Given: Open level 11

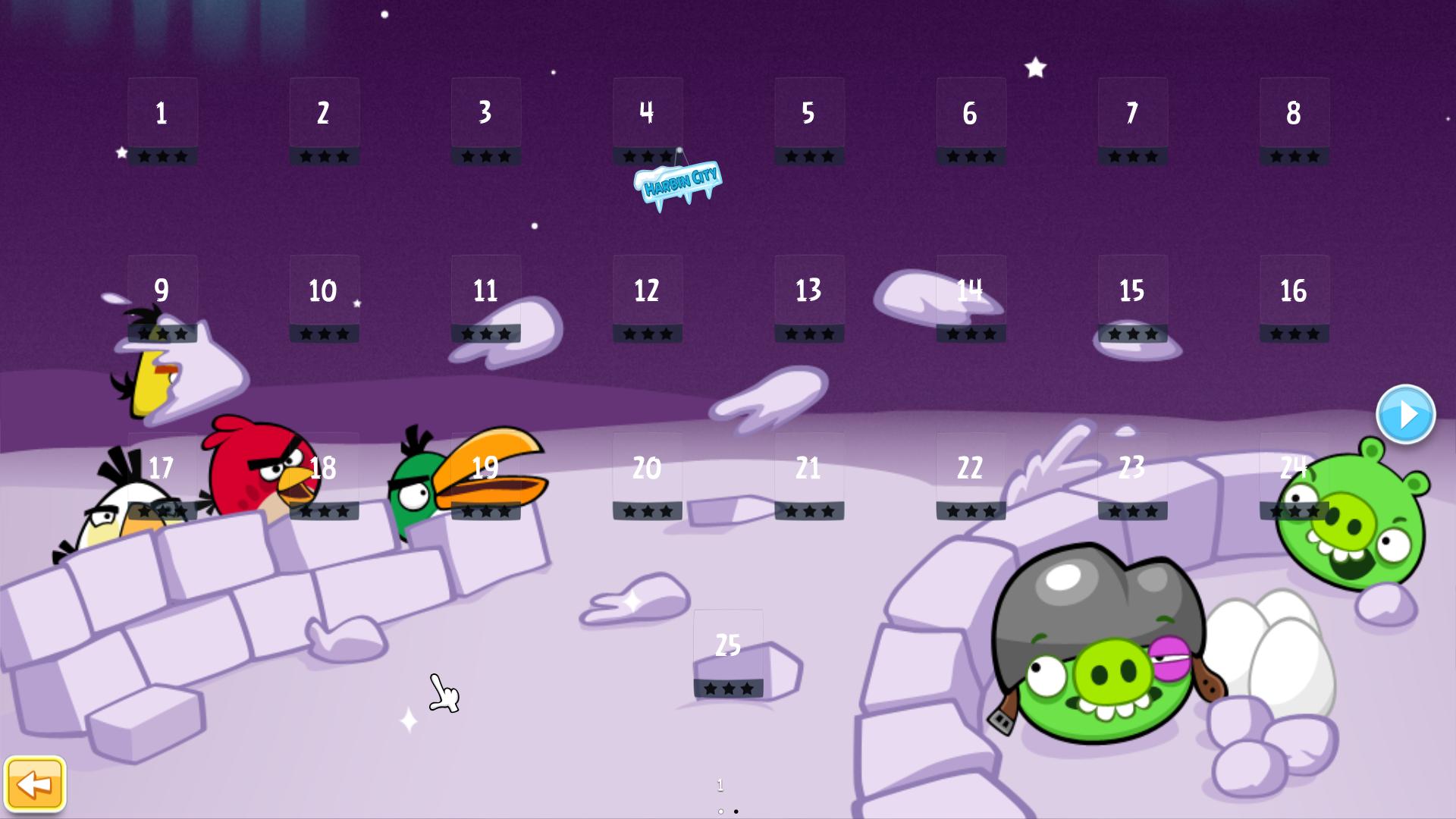Looking at the screenshot, I should (x=485, y=297).
